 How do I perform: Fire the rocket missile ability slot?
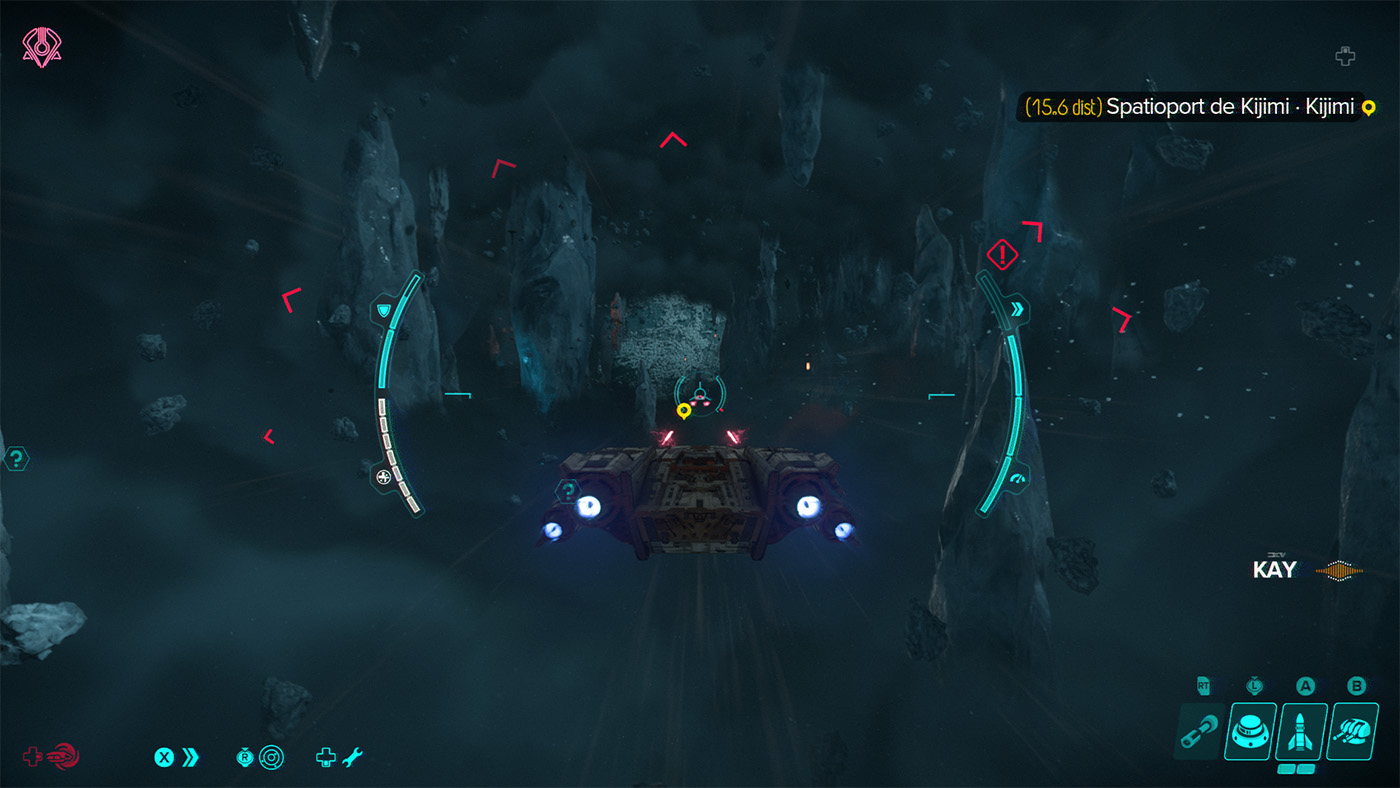[x=1302, y=731]
